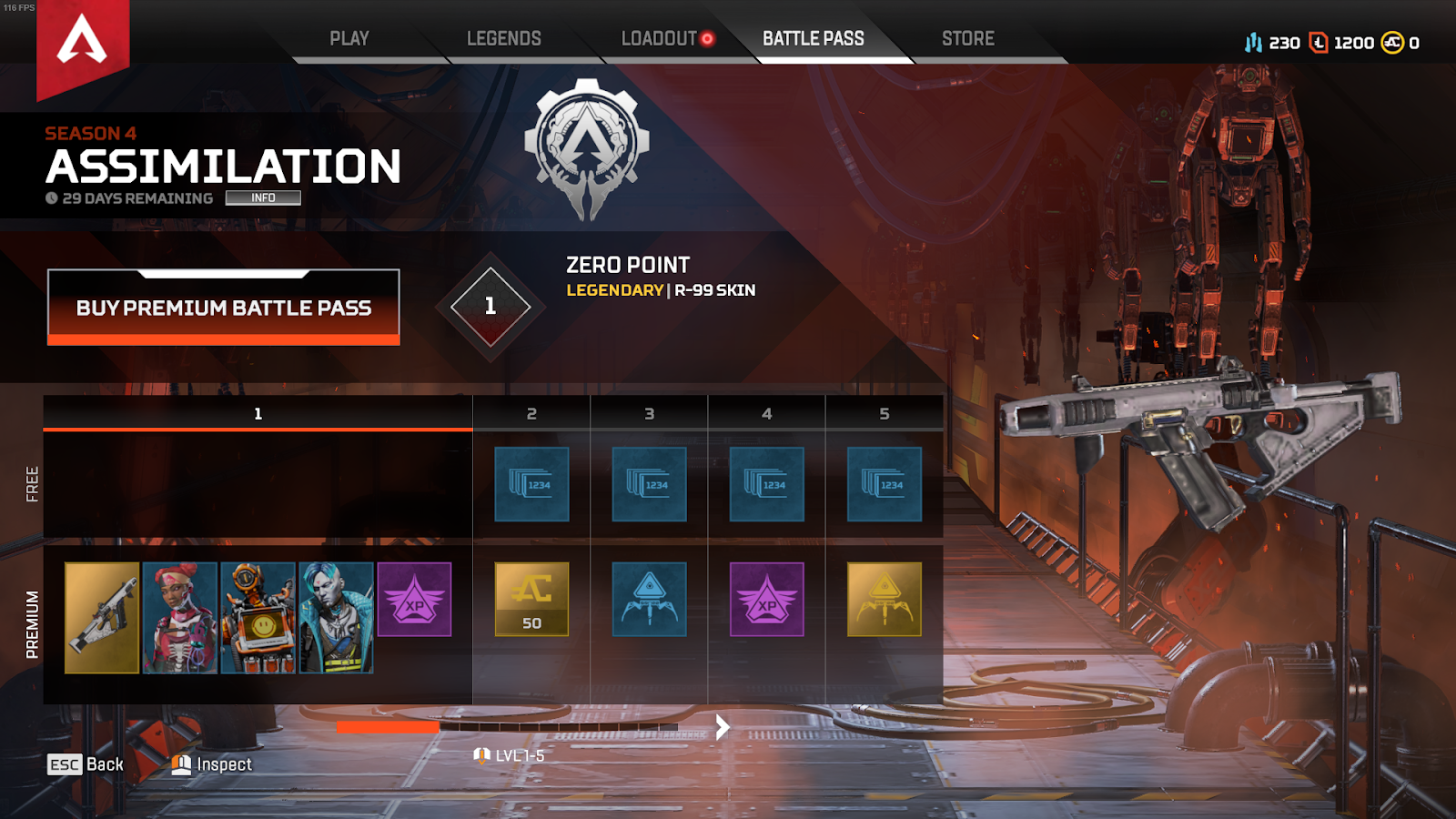Pick the Pathfinder skin reward
This screenshot has height=819, width=1456.
coord(258,617)
